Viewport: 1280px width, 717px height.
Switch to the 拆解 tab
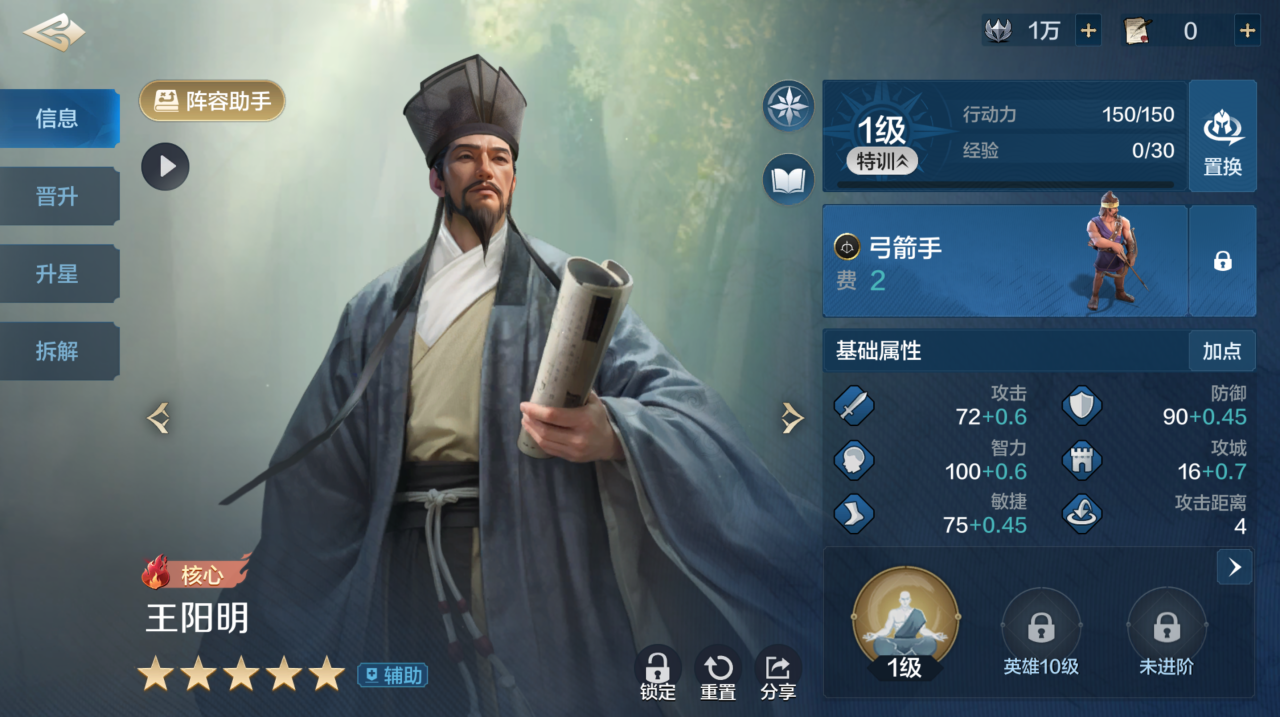(x=58, y=351)
